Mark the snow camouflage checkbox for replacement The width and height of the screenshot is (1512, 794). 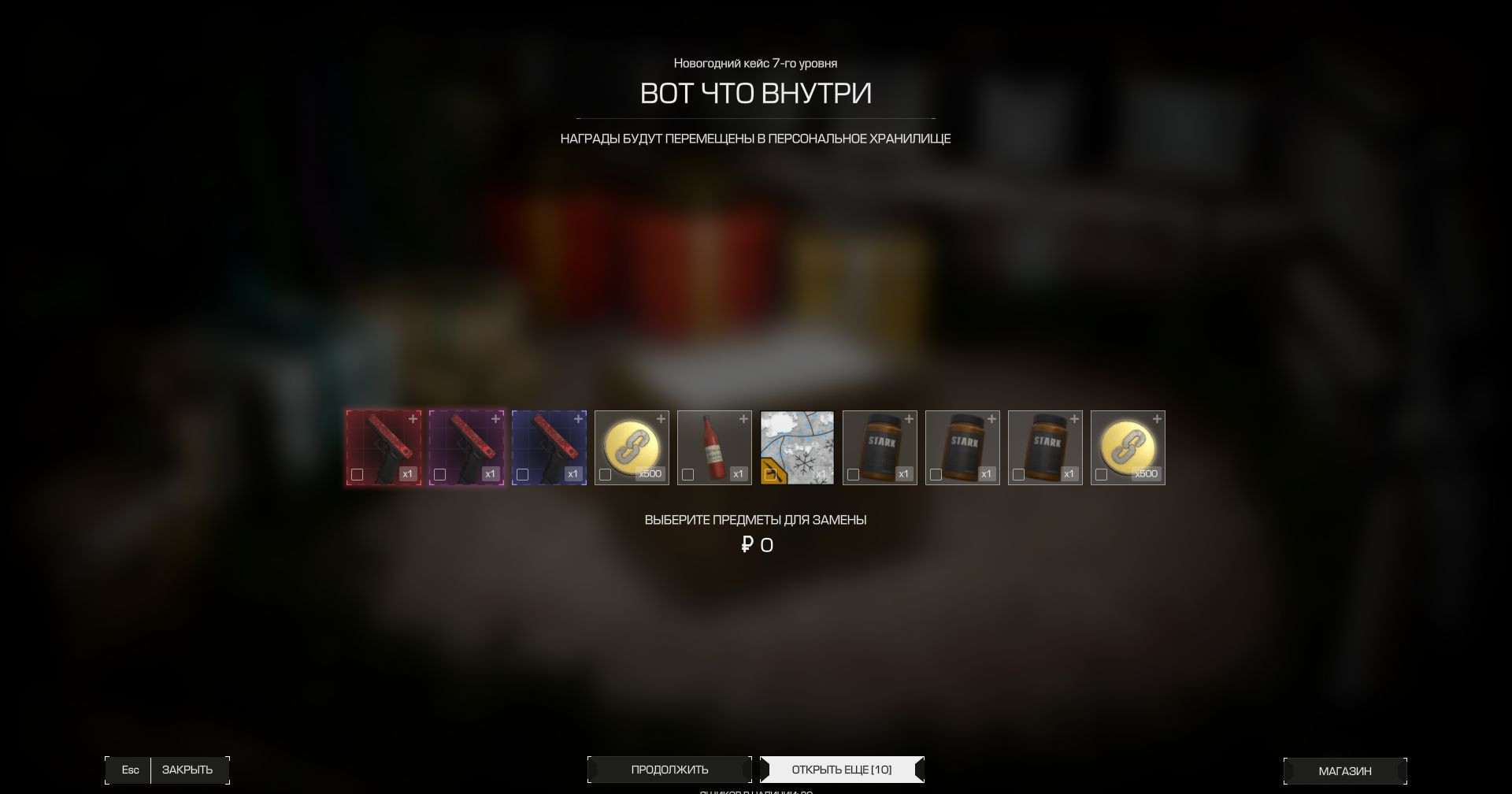click(x=771, y=474)
